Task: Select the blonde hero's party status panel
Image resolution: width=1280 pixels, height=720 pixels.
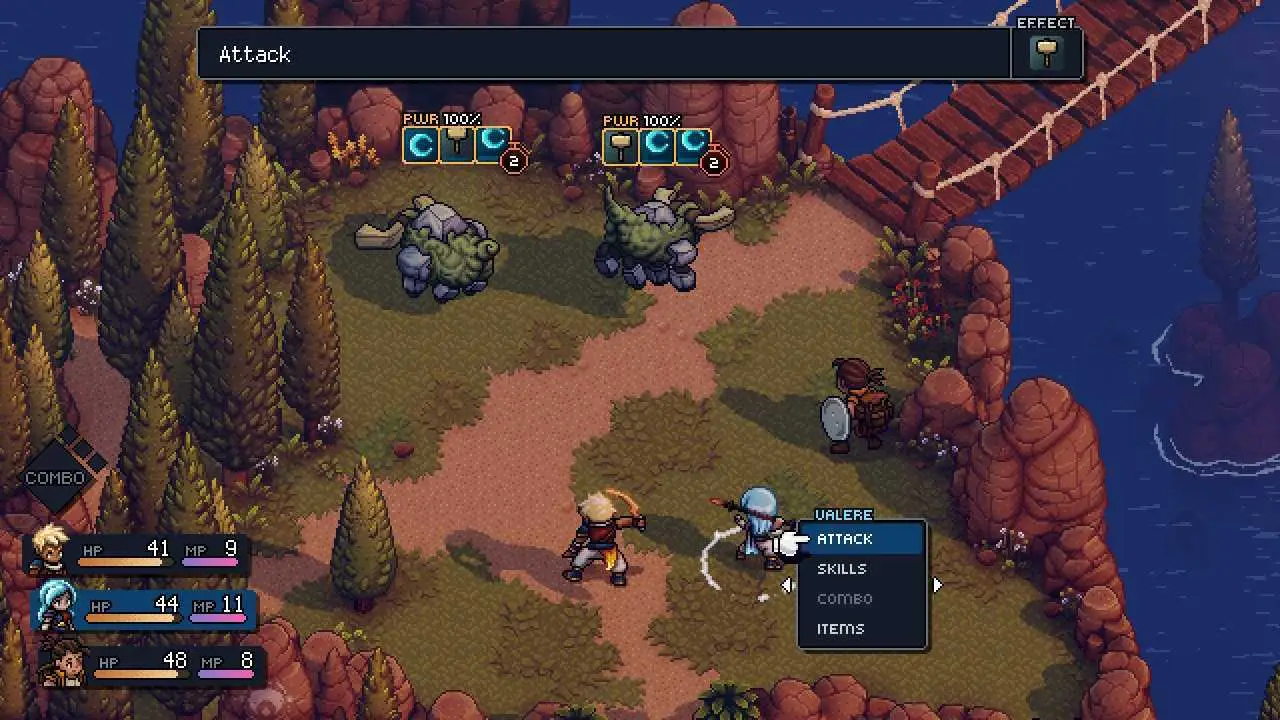Action: 135,552
